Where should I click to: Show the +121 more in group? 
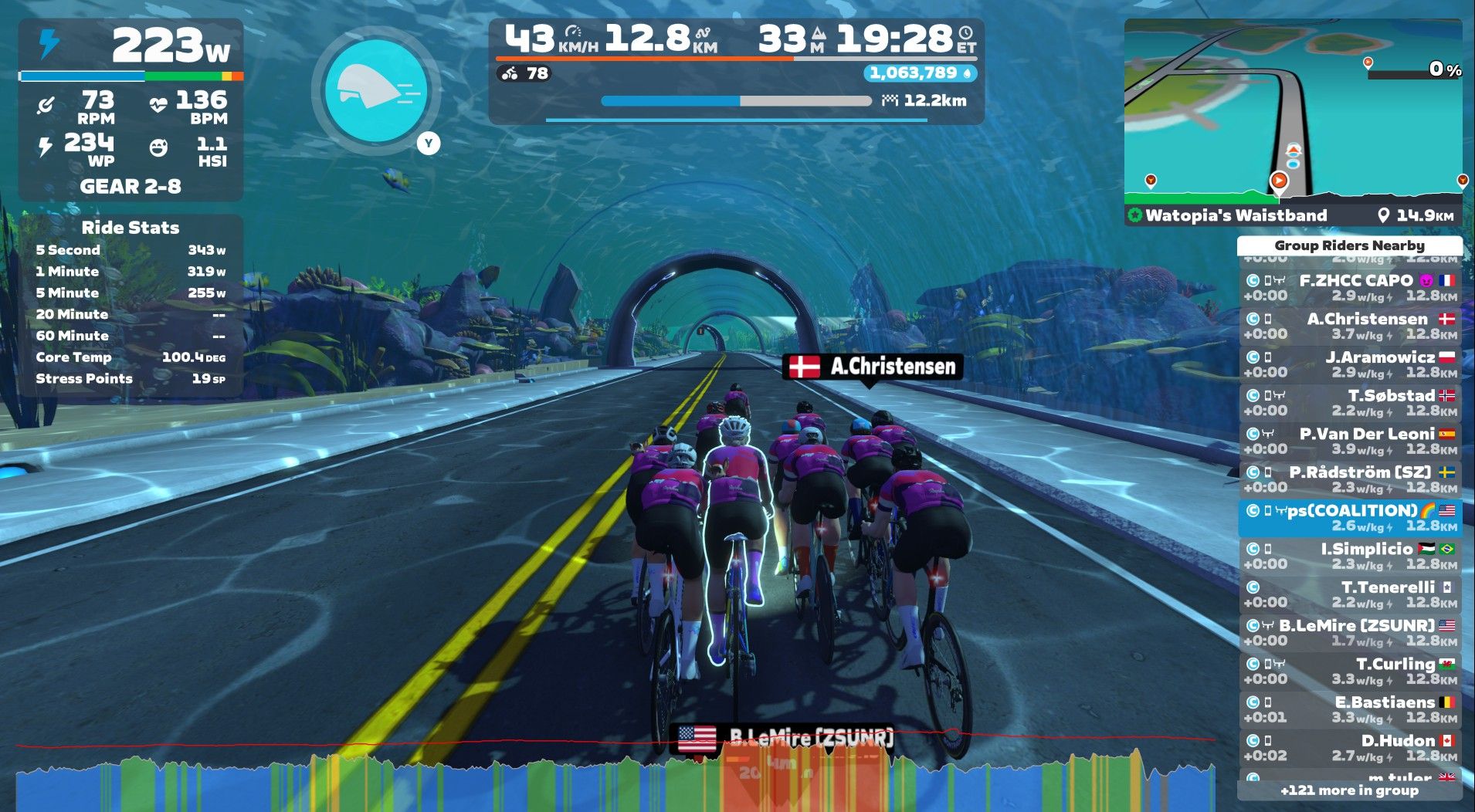tap(1349, 790)
